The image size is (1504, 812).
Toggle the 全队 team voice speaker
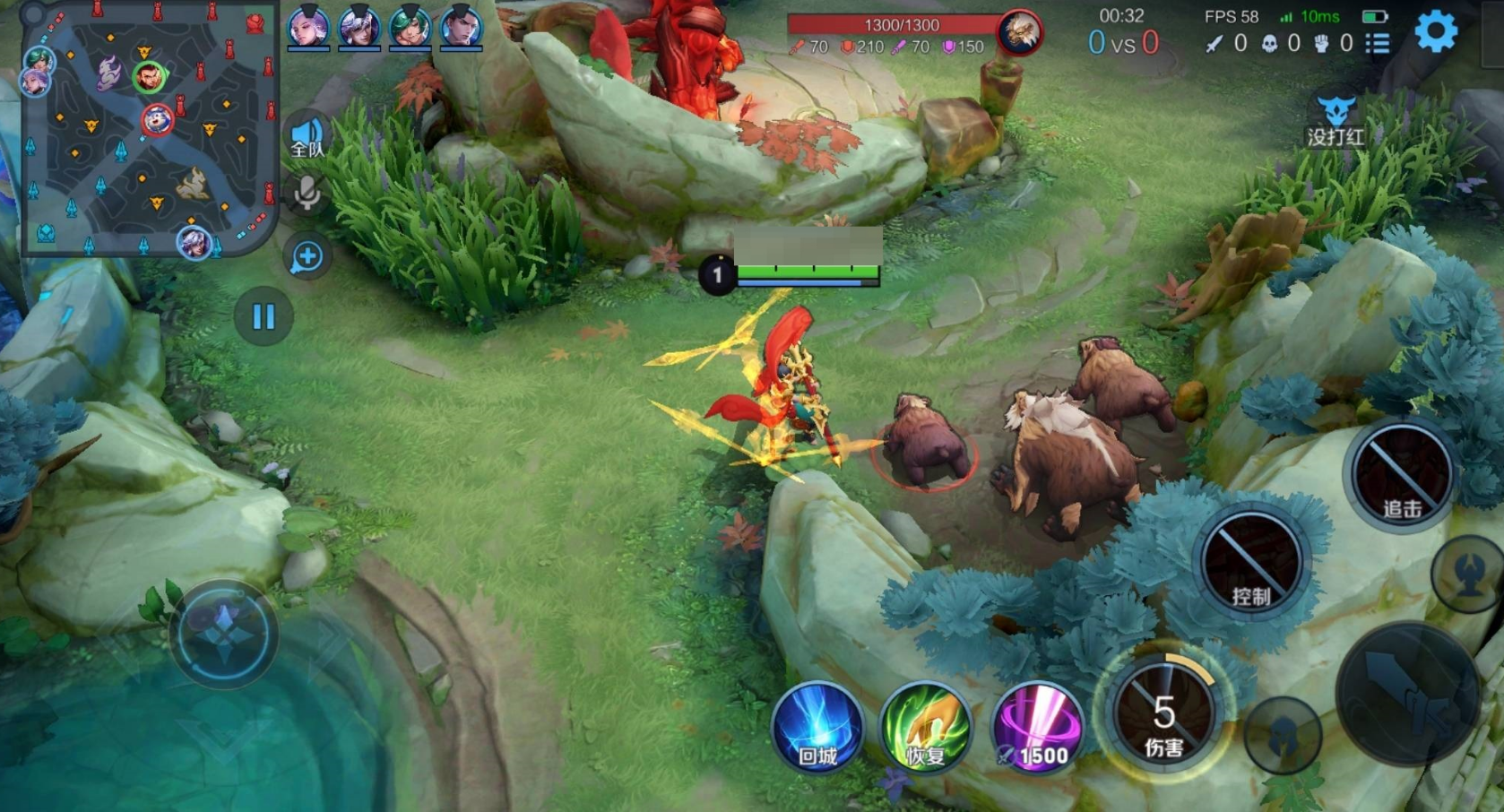[x=307, y=138]
